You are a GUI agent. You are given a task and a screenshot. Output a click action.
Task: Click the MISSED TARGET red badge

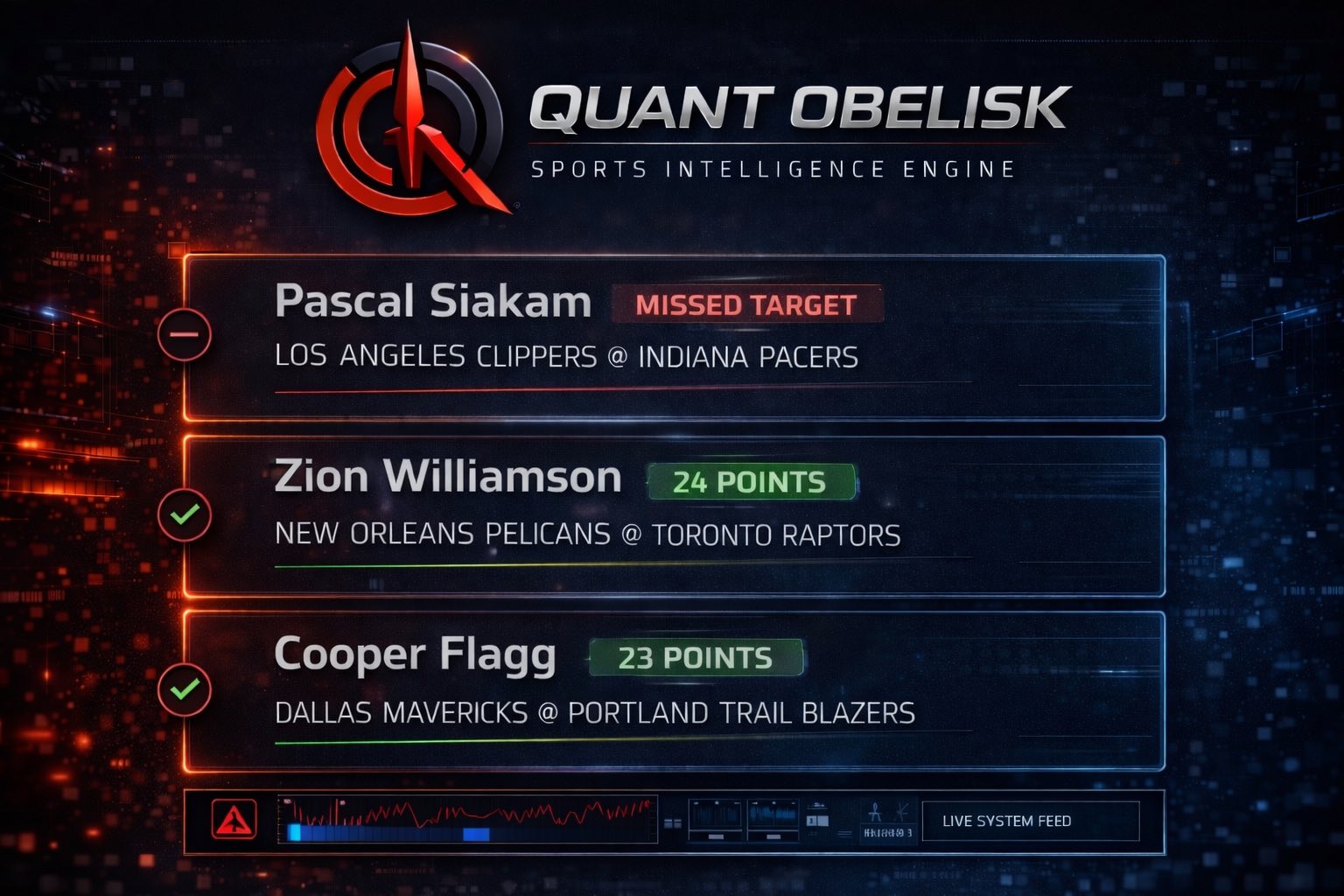pyautogui.click(x=746, y=304)
